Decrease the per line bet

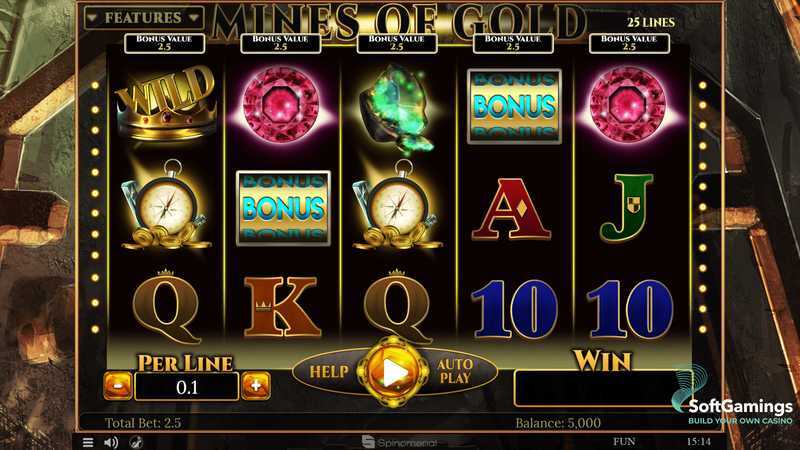[x=118, y=384]
